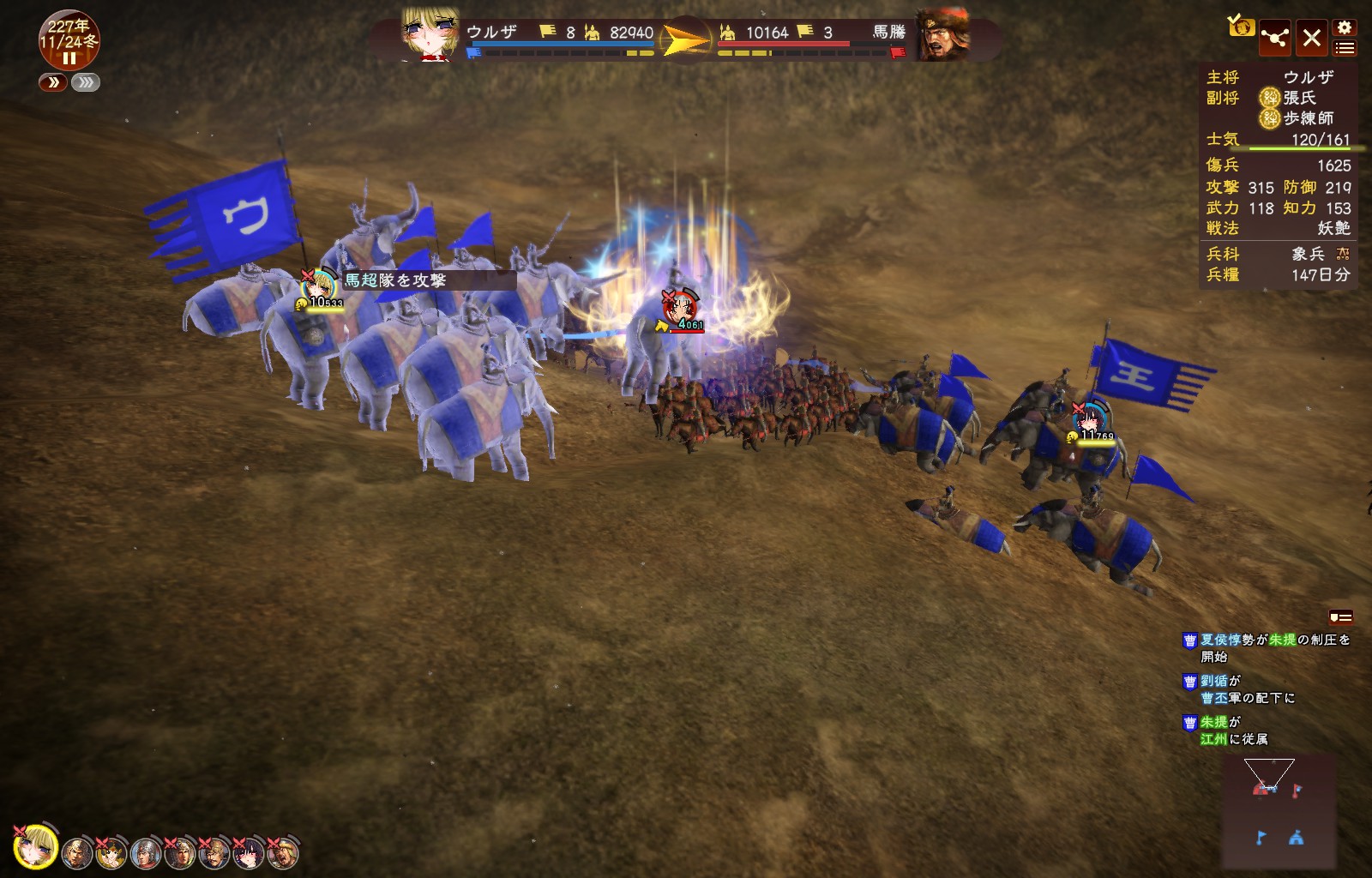Open the connected-nodes network button

[1275, 38]
